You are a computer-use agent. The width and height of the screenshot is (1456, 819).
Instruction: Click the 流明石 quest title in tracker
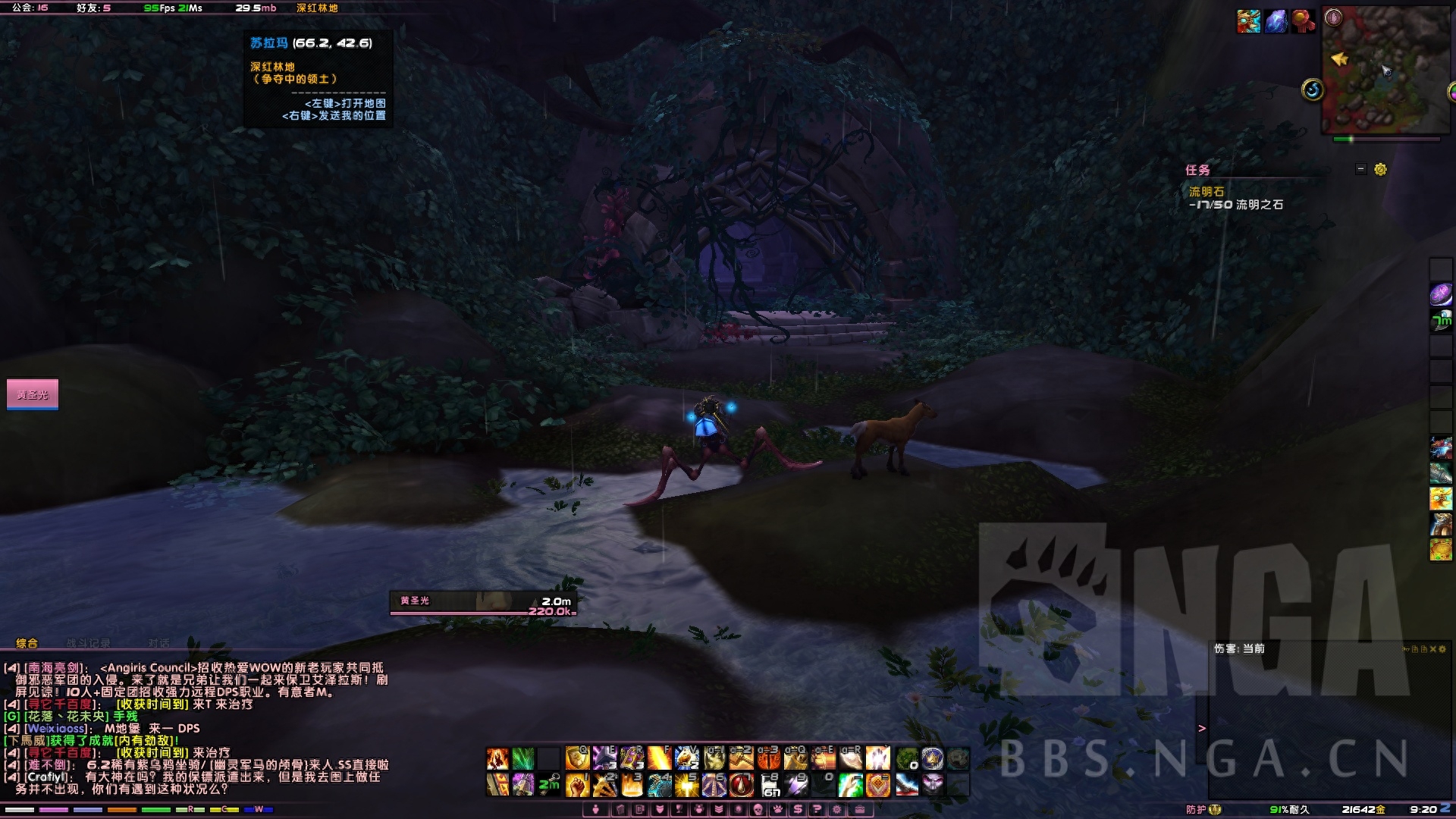1206,192
